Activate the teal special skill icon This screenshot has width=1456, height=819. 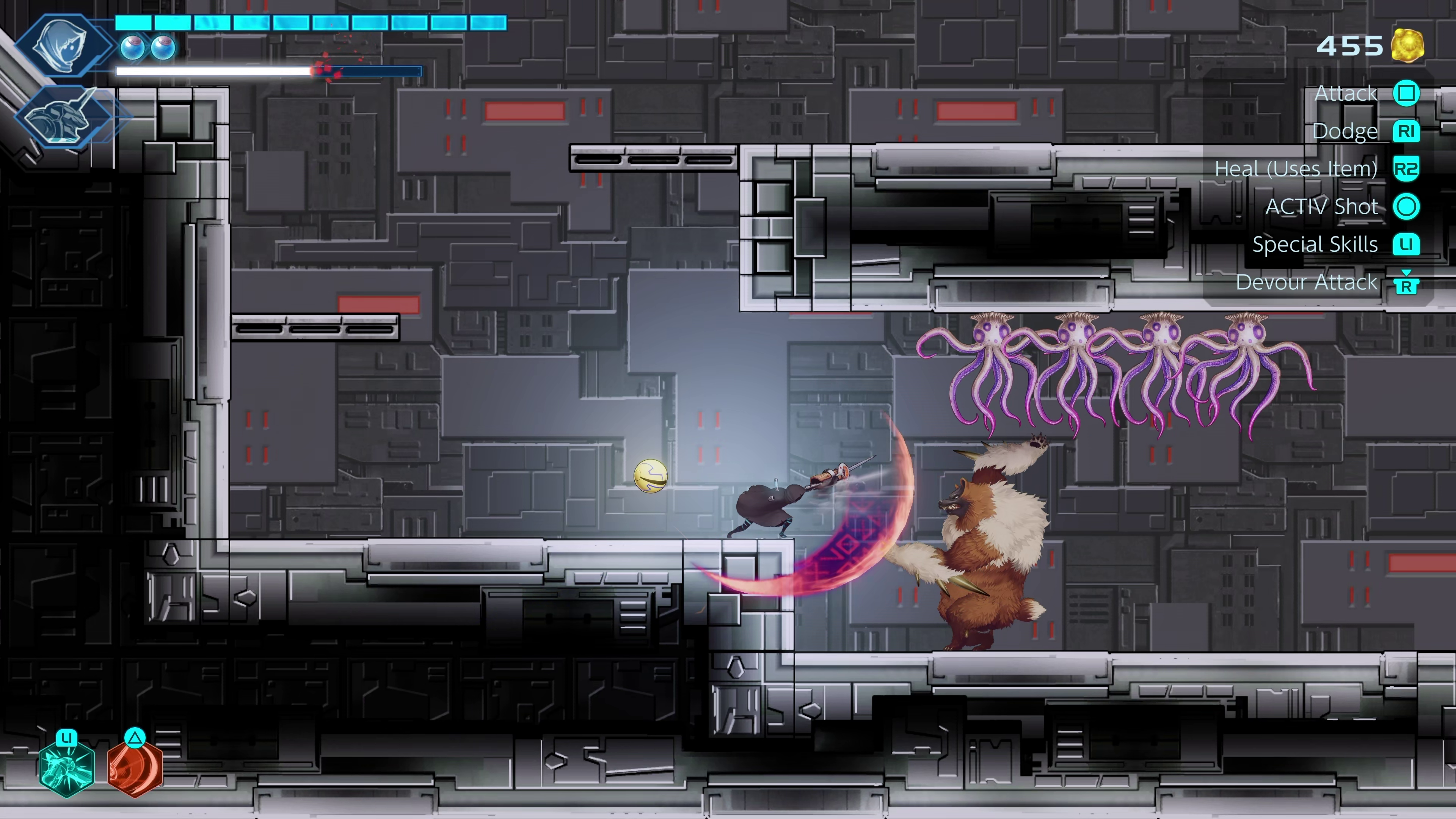coord(67,769)
